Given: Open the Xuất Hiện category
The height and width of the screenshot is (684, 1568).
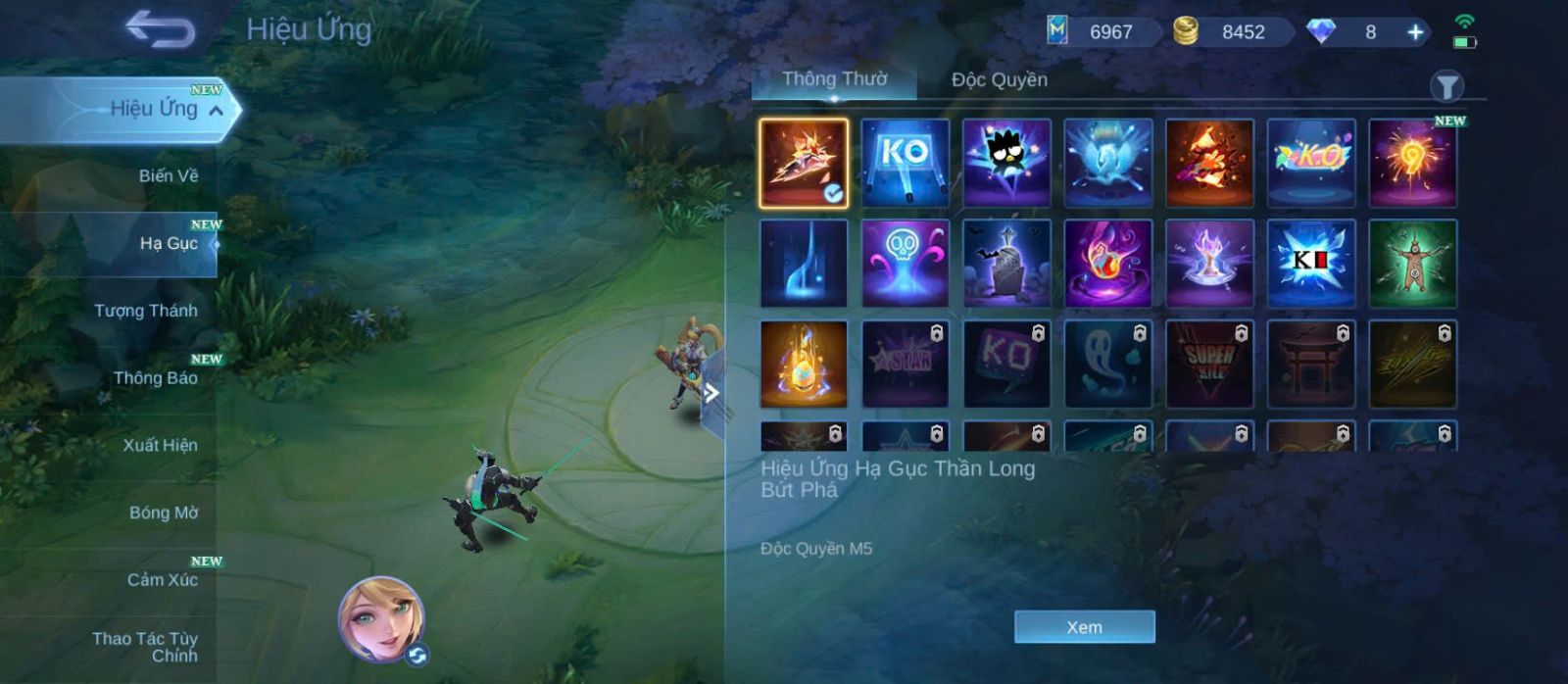Looking at the screenshot, I should [160, 445].
